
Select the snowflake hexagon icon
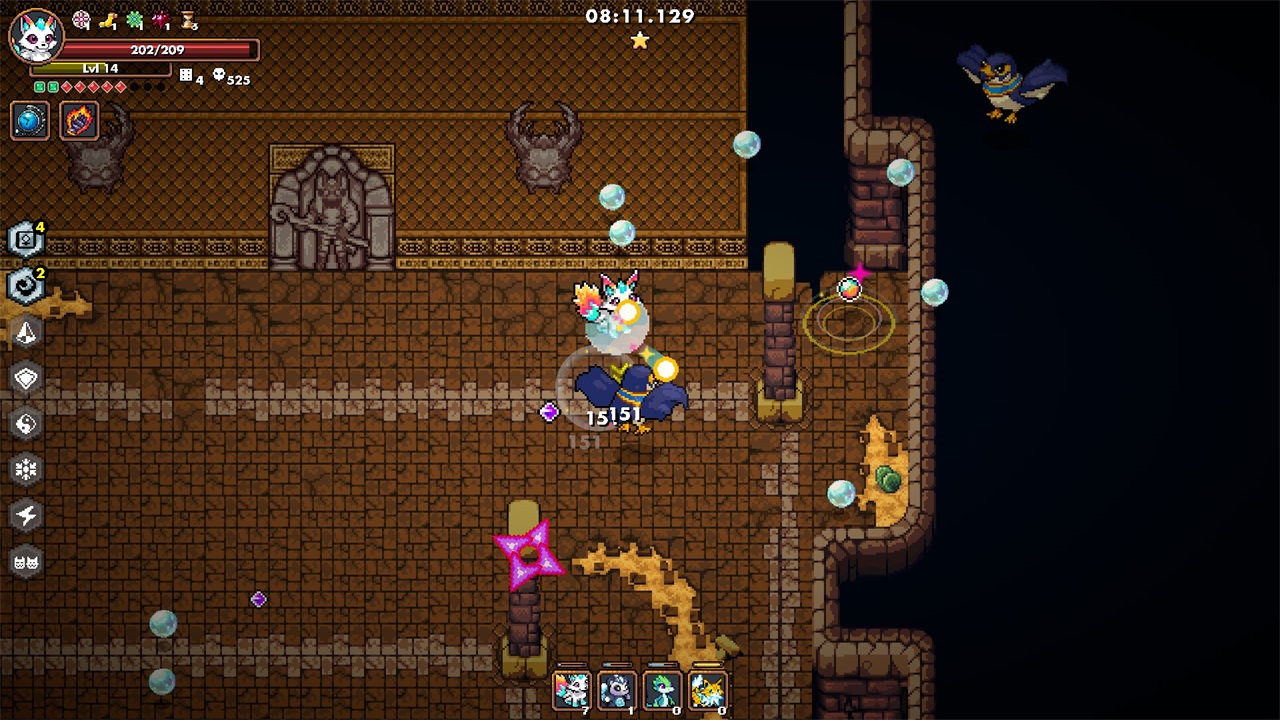coord(26,469)
